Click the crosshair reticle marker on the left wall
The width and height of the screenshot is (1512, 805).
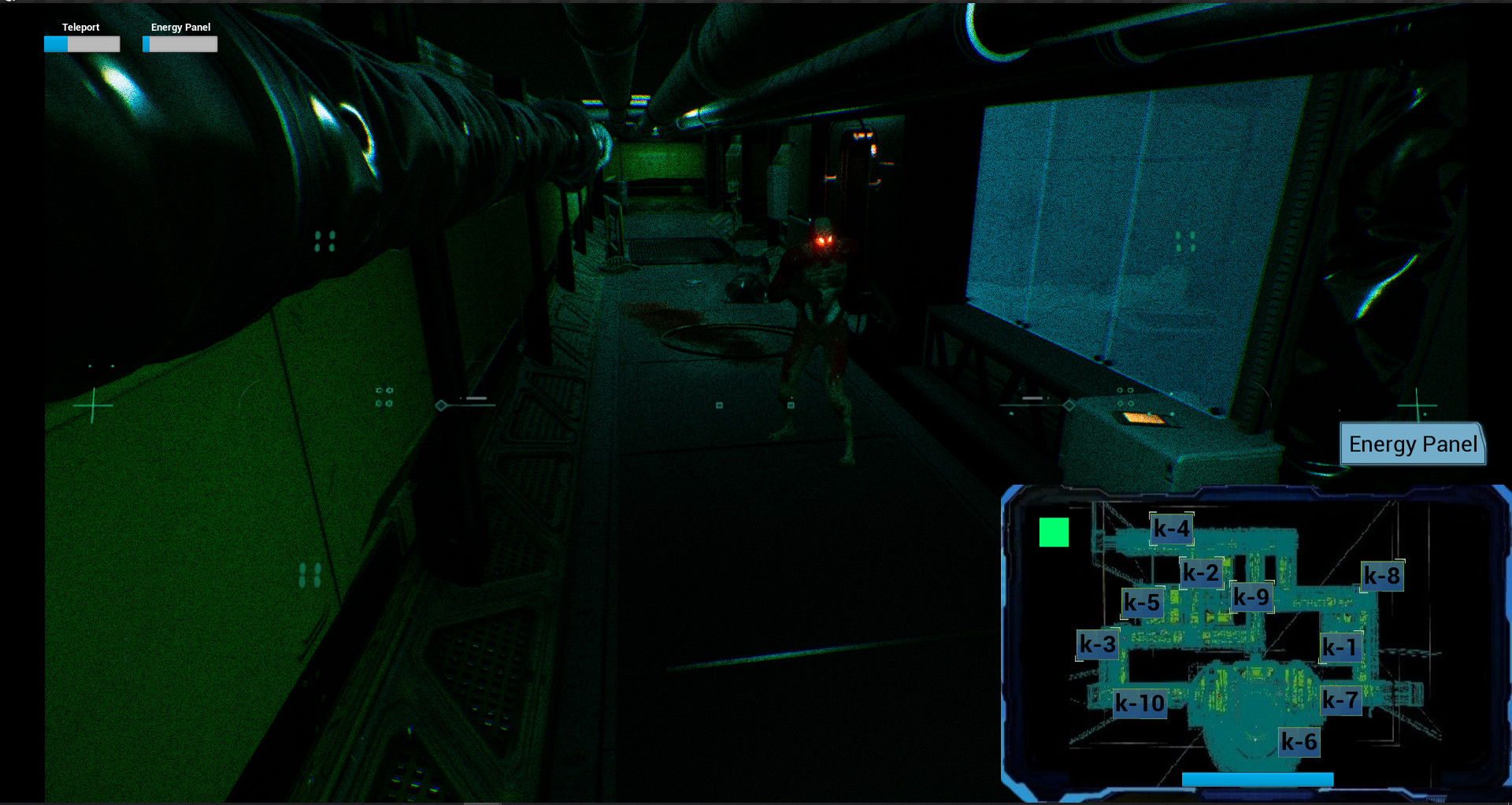92,406
